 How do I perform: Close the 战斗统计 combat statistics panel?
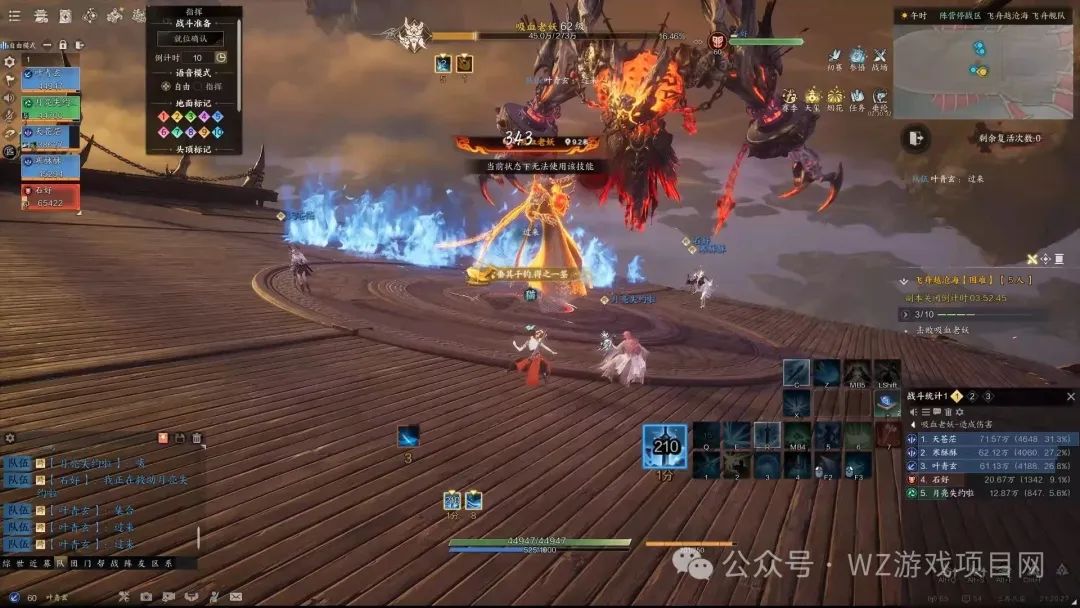pyautogui.click(x=1070, y=396)
